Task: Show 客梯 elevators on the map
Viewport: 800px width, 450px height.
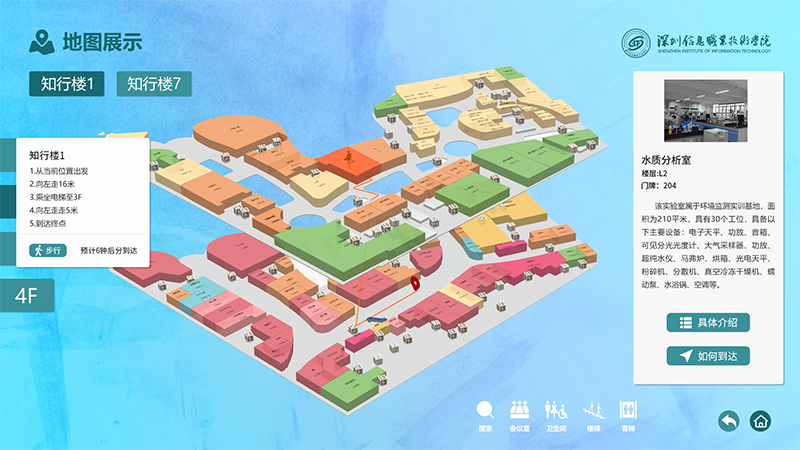Action: 628,413
